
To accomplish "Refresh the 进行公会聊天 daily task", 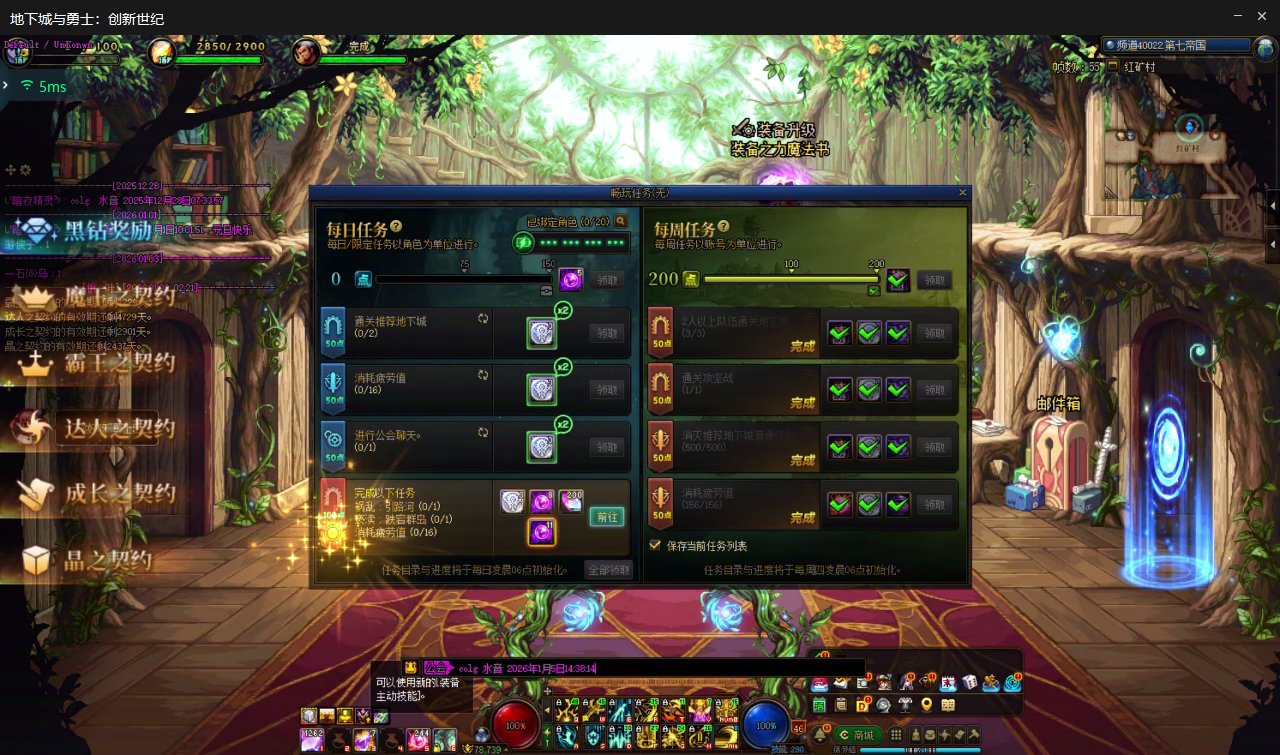I will tap(483, 432).
